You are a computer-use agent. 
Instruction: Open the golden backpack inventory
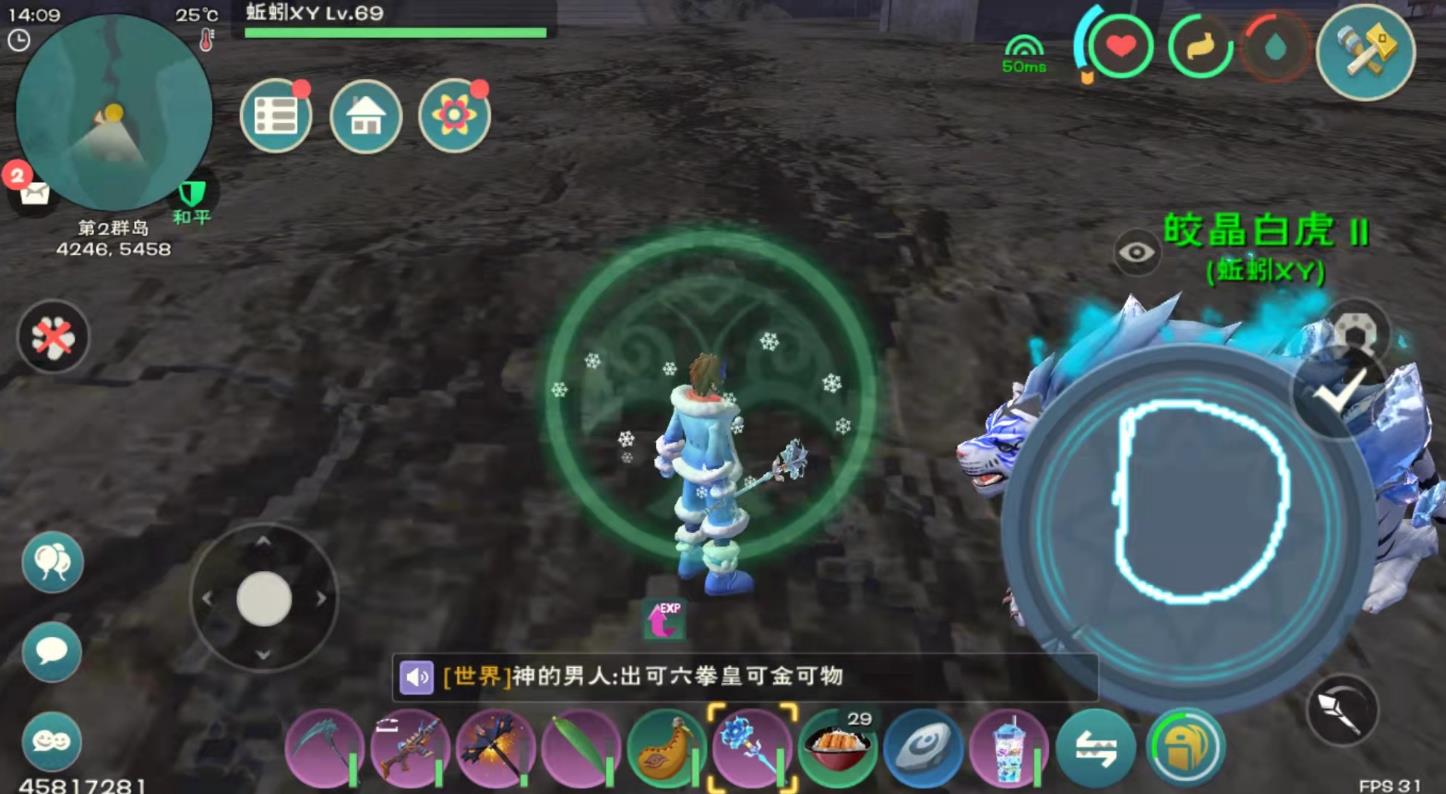1186,747
